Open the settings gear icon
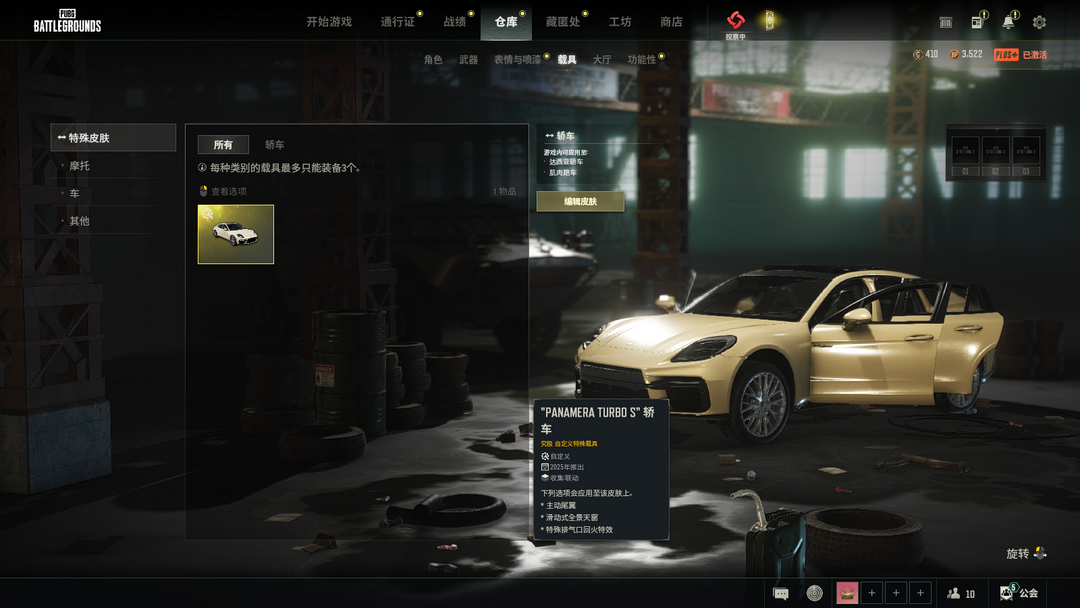Viewport: 1080px width, 608px height. pyautogui.click(x=1039, y=22)
